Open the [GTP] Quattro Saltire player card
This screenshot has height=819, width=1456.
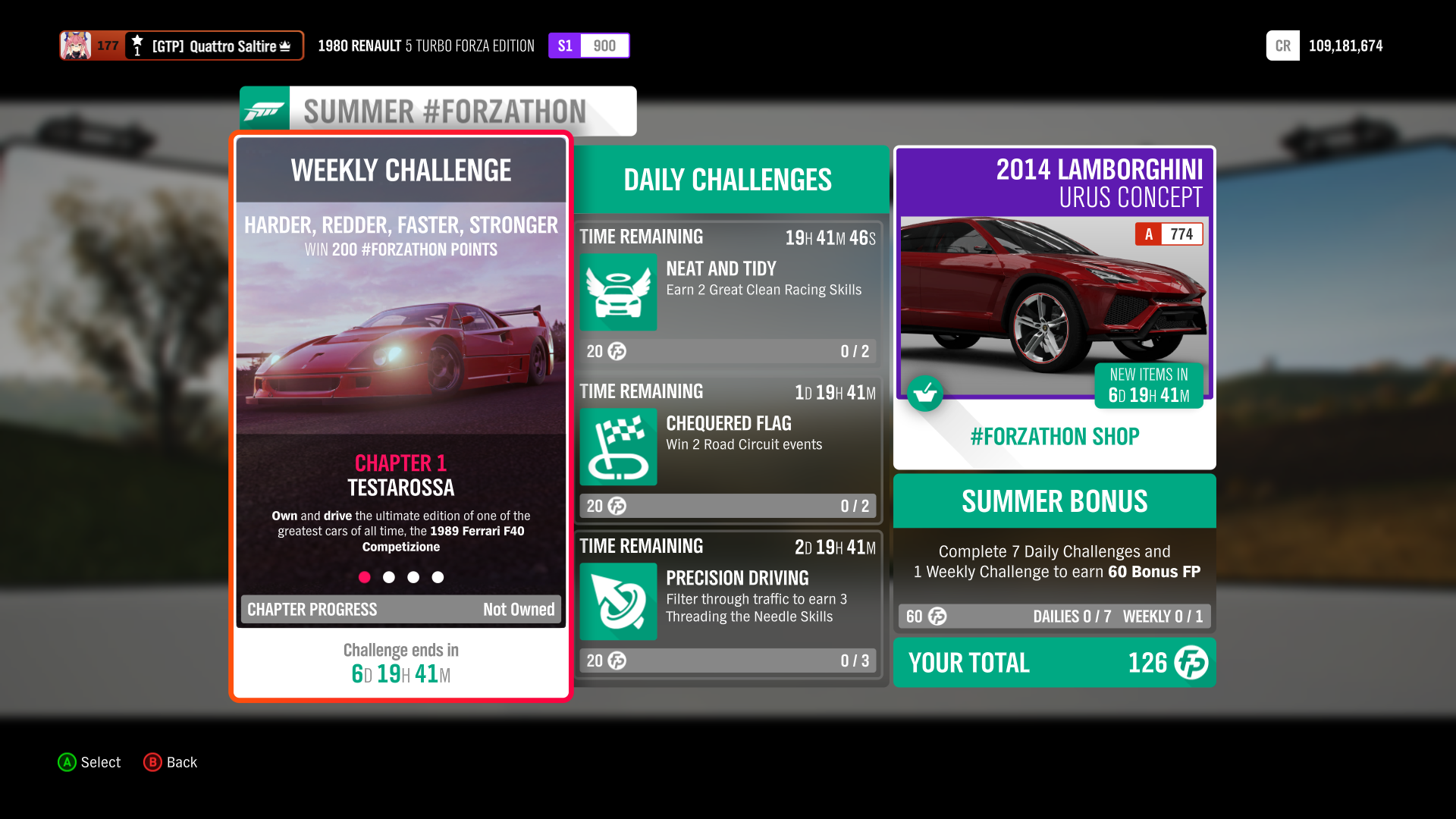(182, 45)
